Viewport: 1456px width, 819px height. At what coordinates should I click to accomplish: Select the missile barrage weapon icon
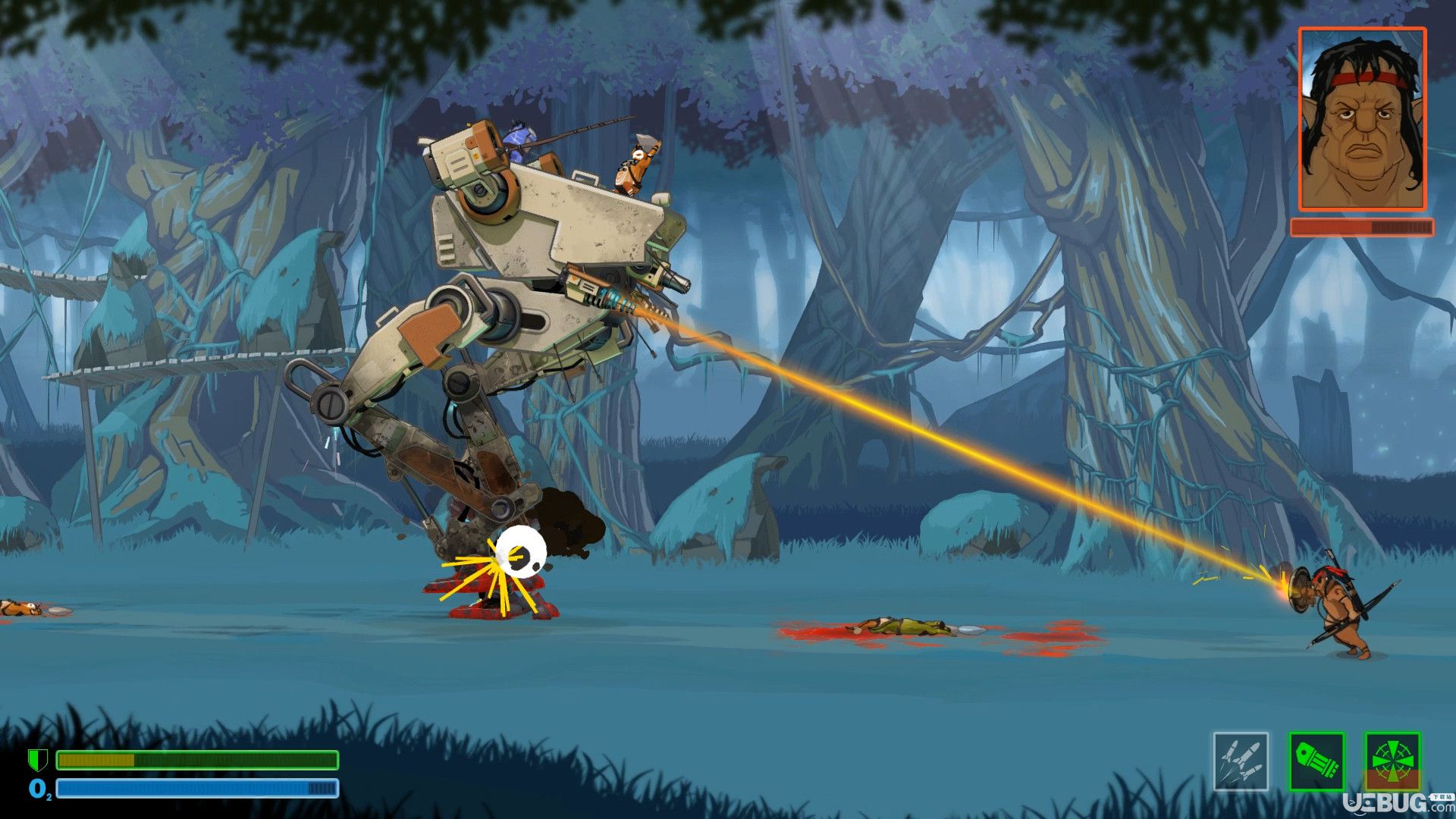tap(1241, 761)
